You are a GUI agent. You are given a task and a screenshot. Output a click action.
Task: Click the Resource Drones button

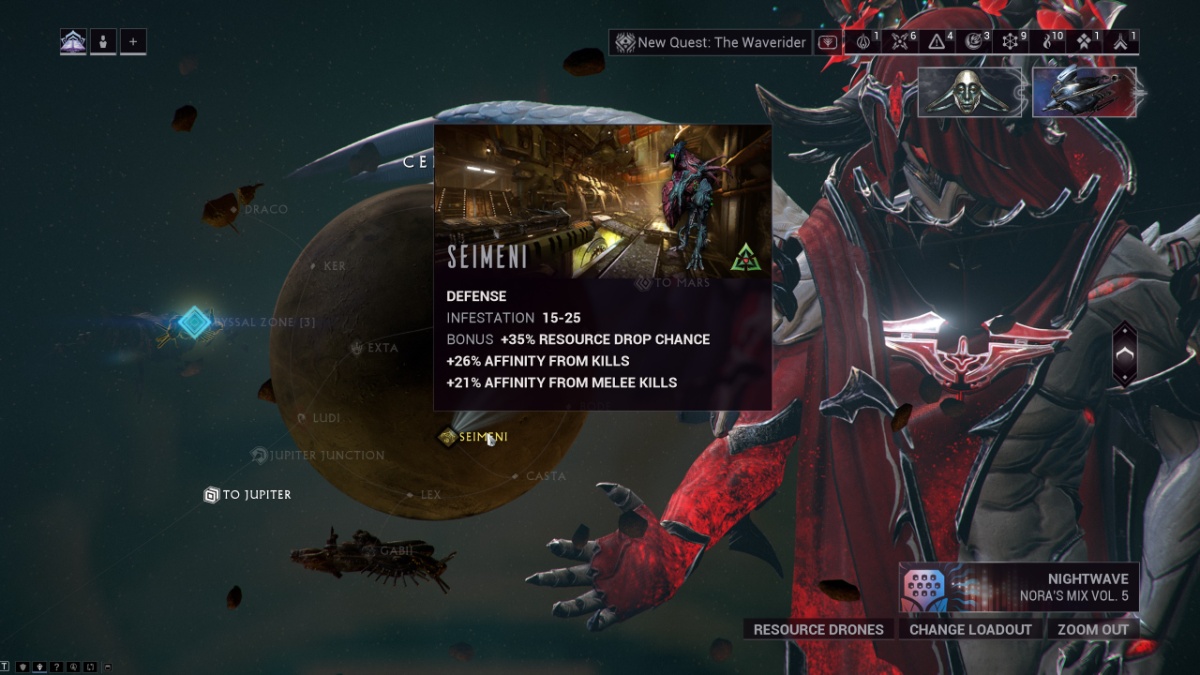tap(818, 629)
